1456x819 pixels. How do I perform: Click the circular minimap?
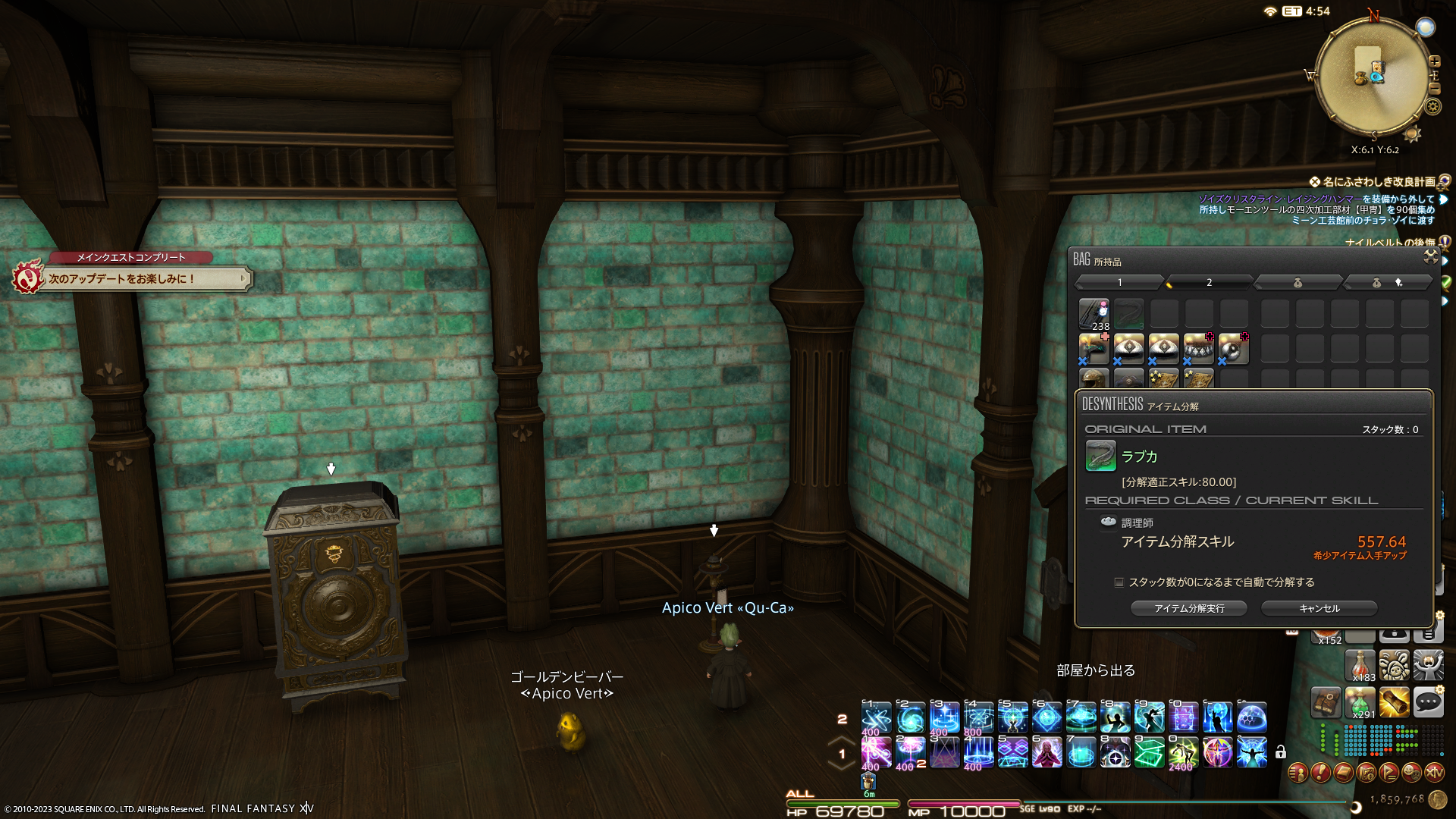[1373, 76]
